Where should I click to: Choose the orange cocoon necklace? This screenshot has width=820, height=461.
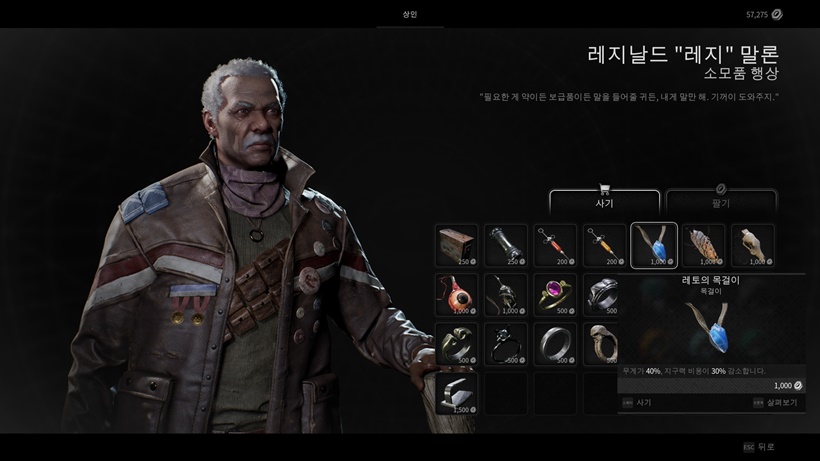tap(703, 246)
